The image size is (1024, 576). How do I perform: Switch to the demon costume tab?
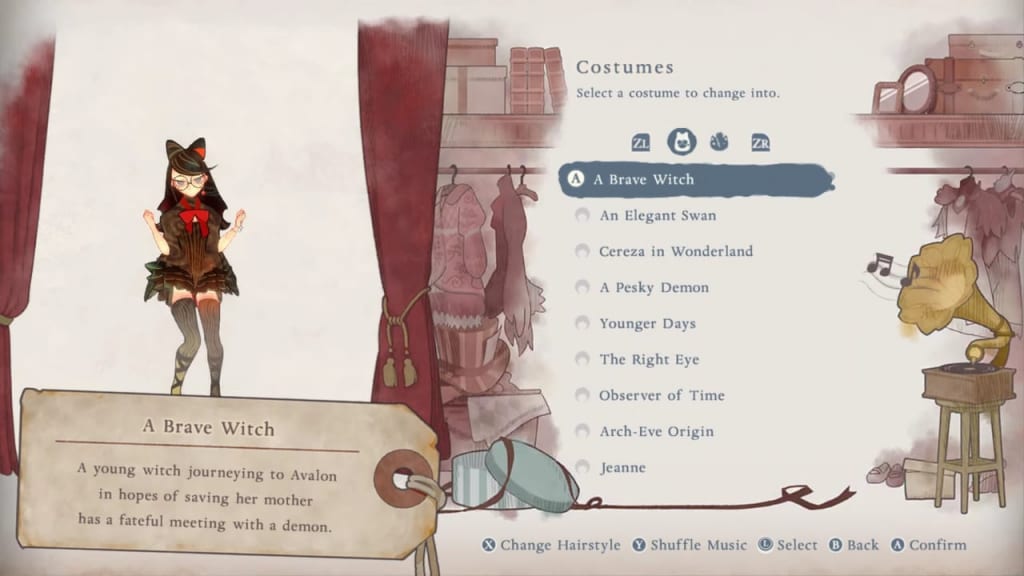719,142
